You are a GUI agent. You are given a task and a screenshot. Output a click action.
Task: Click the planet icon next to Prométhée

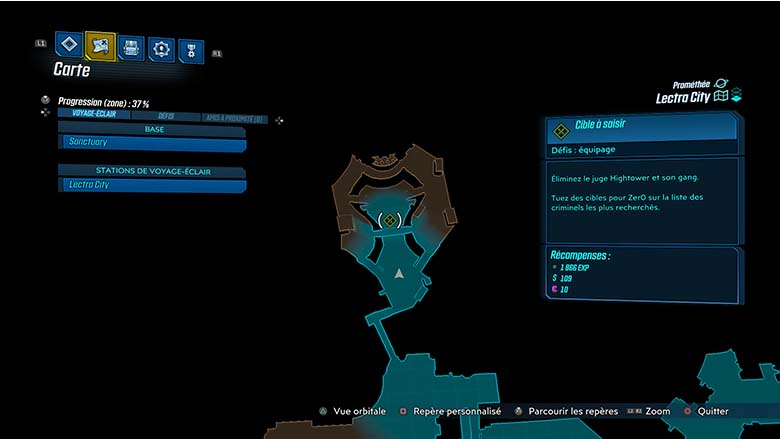(x=721, y=84)
